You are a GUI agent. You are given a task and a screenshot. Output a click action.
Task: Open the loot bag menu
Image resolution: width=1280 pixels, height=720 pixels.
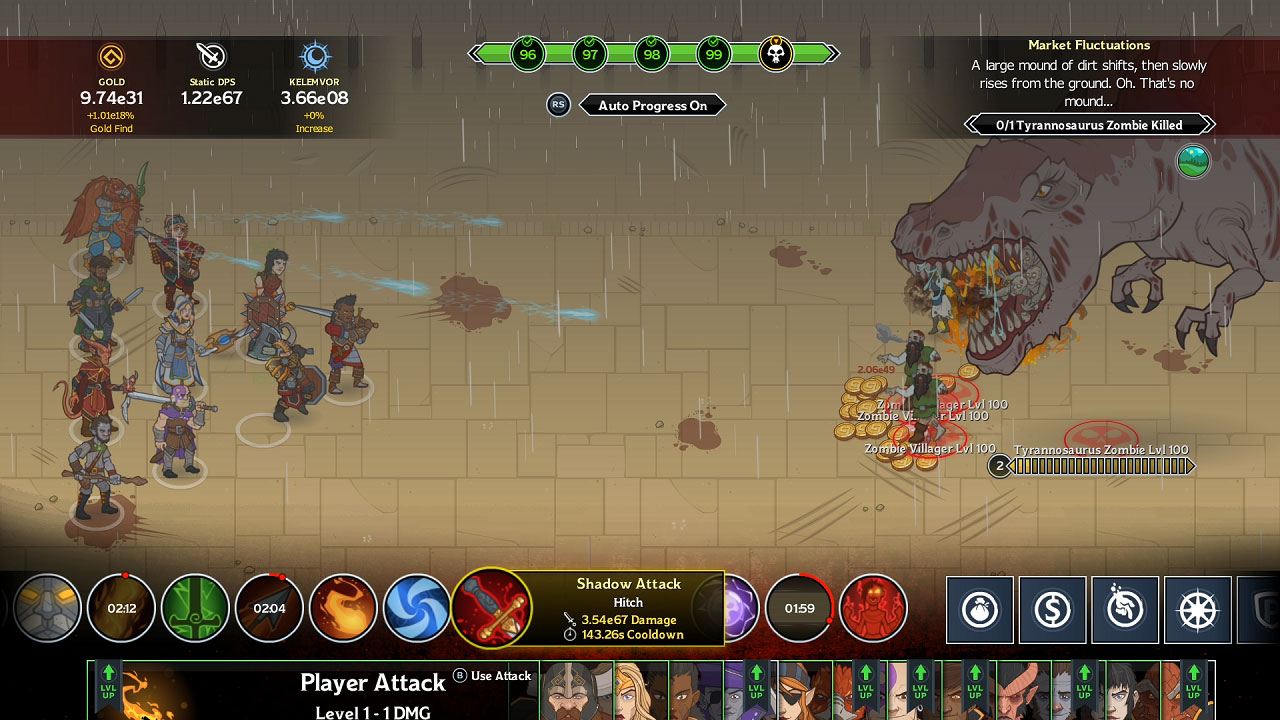pyautogui.click(x=981, y=610)
